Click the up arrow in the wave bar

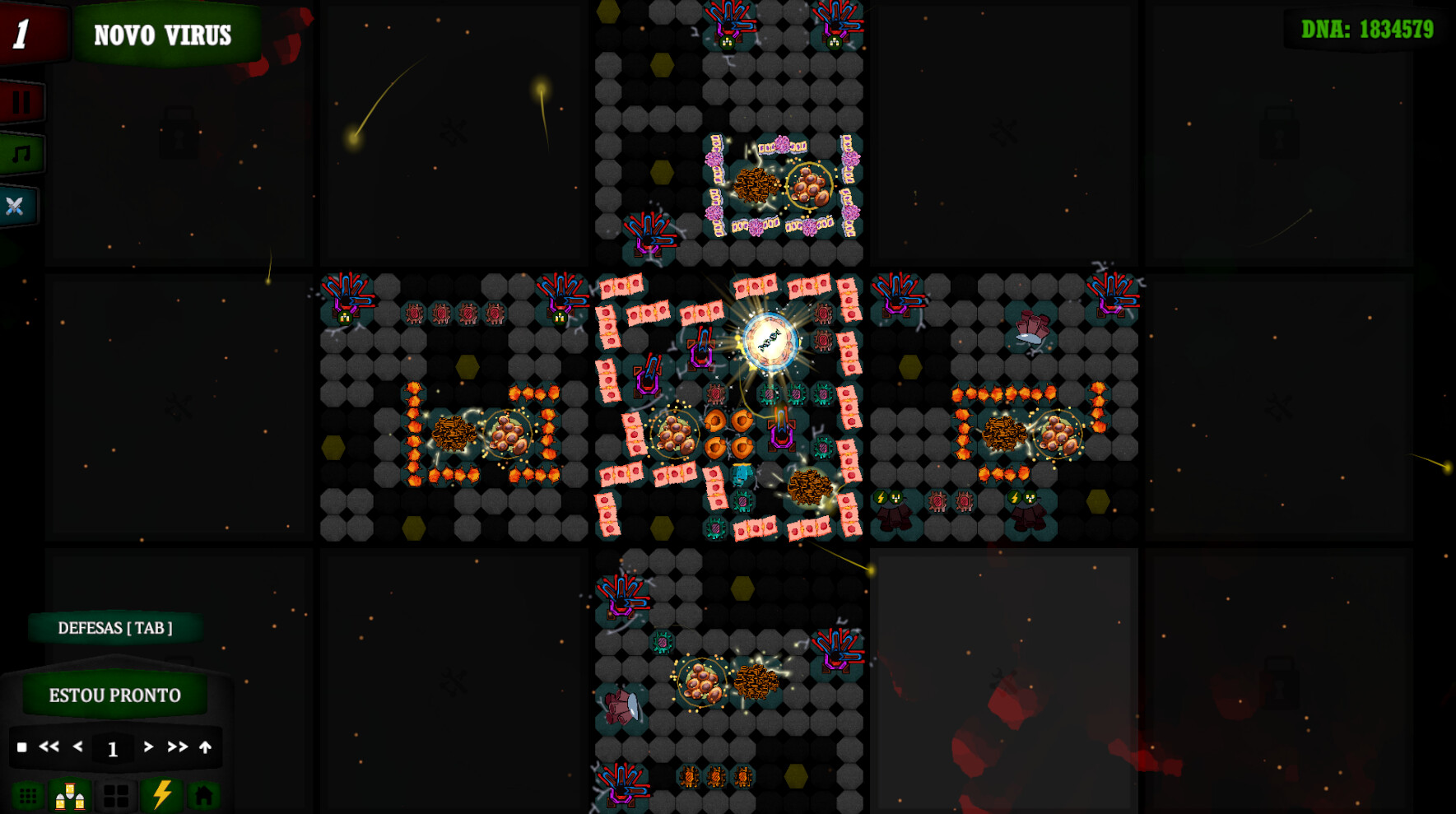pyautogui.click(x=205, y=747)
